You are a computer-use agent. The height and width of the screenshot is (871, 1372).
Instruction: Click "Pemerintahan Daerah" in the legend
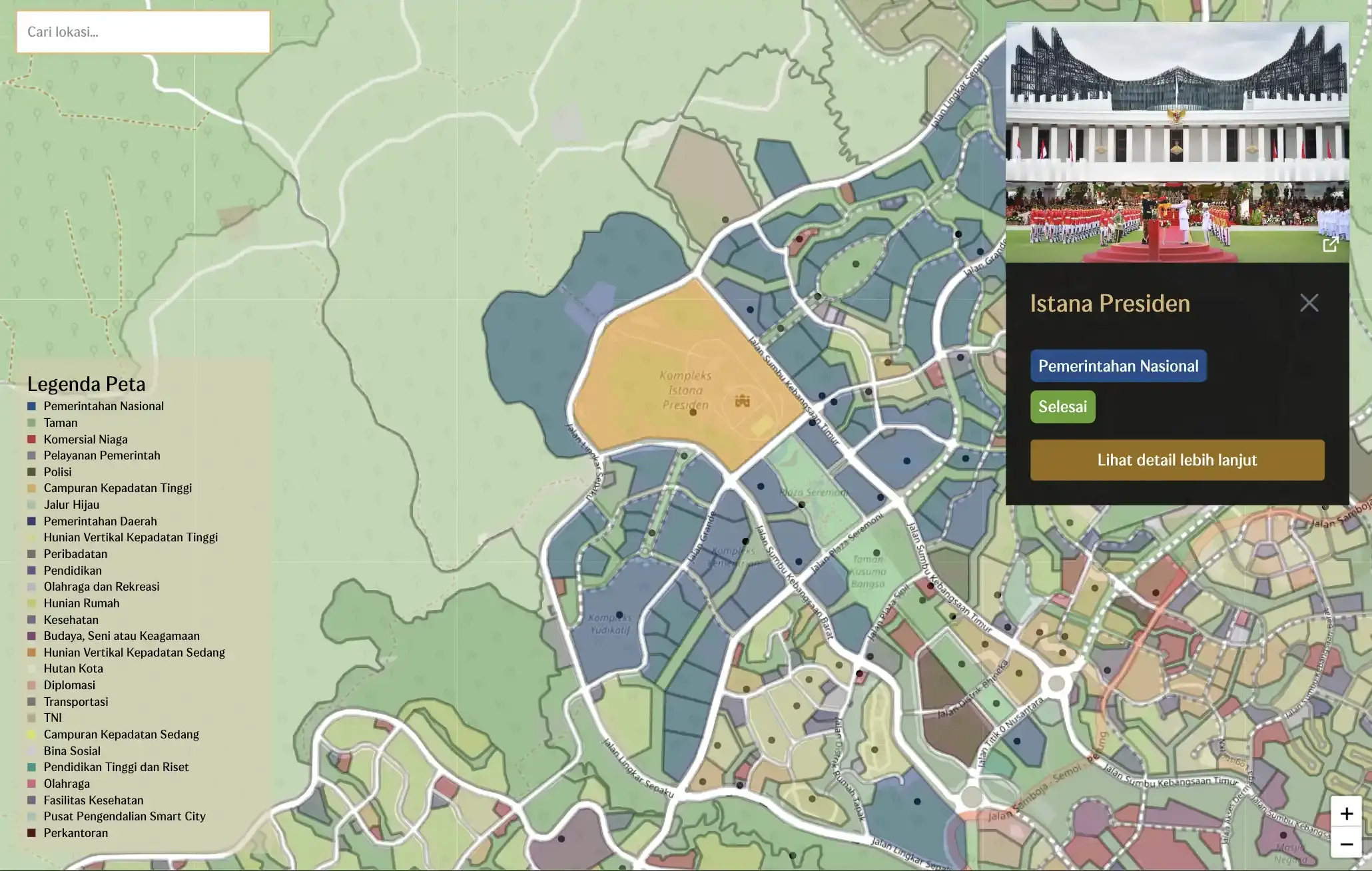coord(100,521)
